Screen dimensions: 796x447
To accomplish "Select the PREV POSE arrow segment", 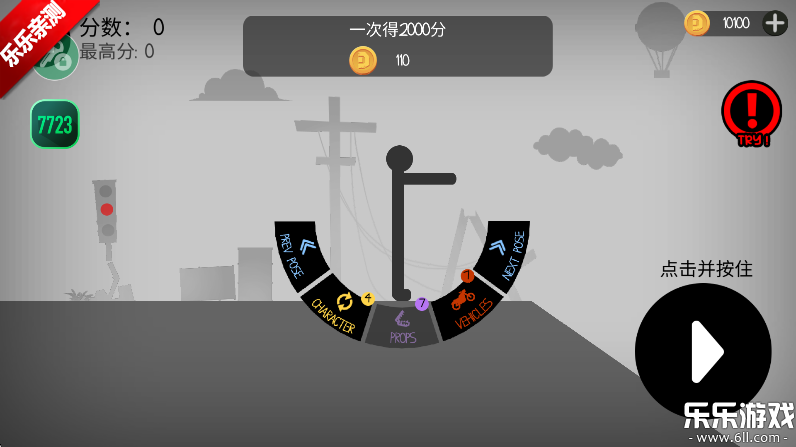I will point(298,255).
